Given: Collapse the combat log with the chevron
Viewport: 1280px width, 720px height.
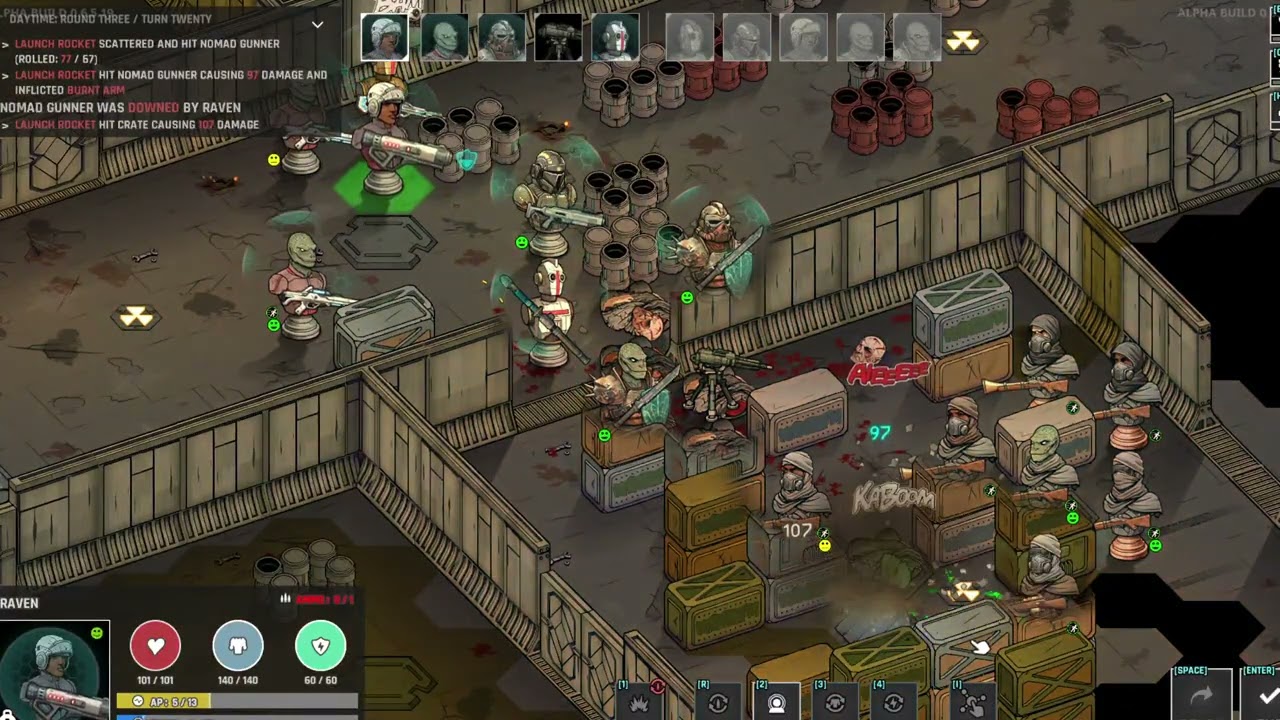Looking at the screenshot, I should (317, 24).
